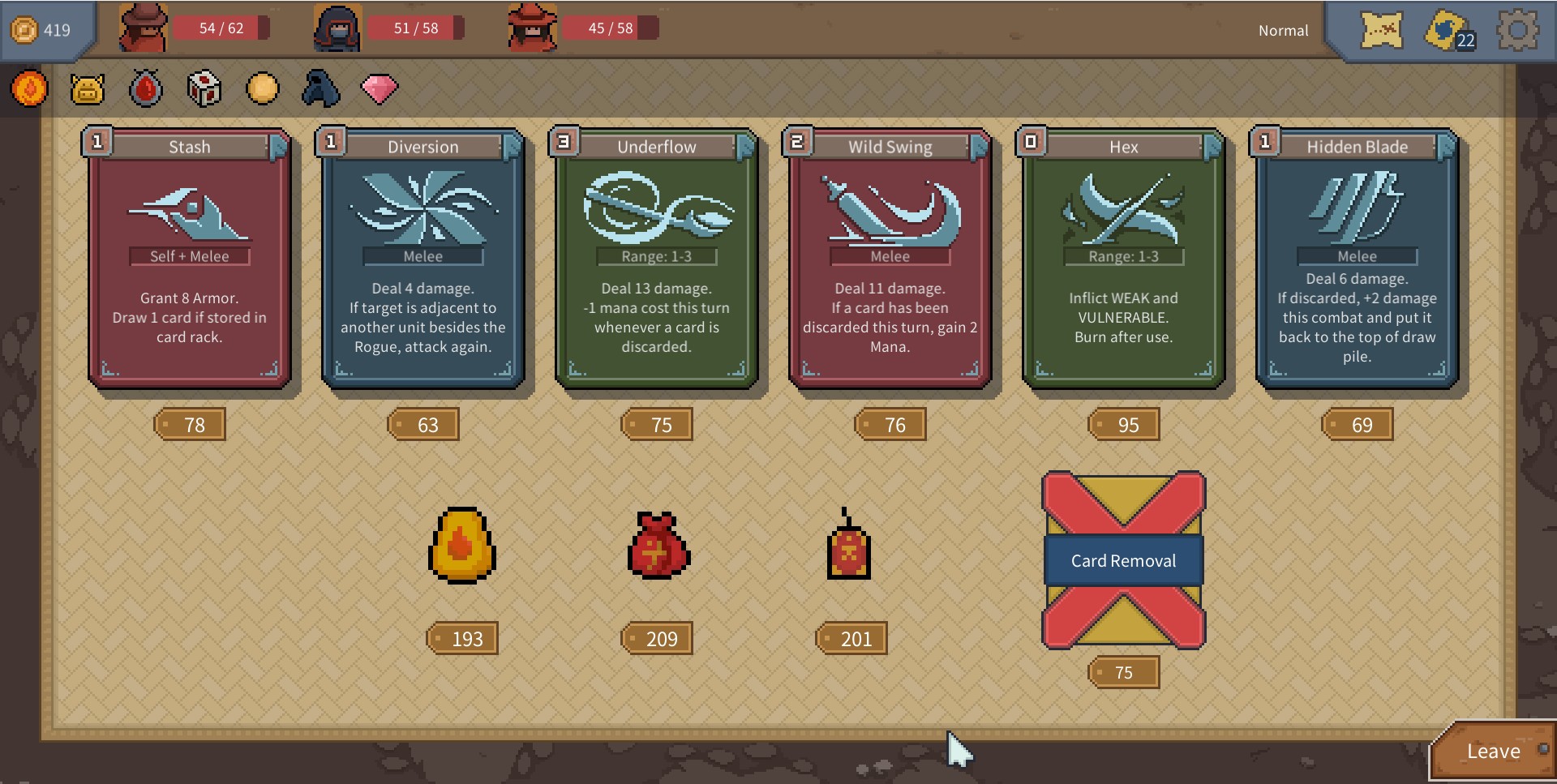Pick the Hidden Blade card
This screenshot has height=784, width=1557.
pos(1357,258)
